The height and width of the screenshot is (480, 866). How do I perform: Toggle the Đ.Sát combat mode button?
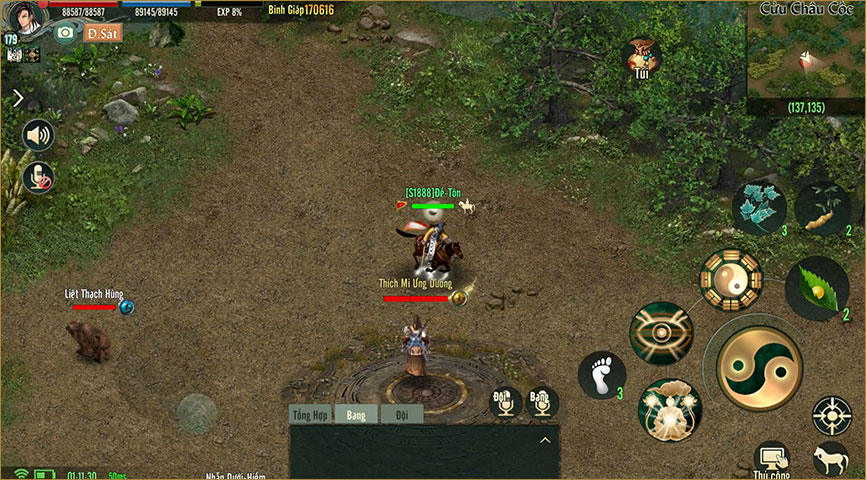click(x=103, y=32)
